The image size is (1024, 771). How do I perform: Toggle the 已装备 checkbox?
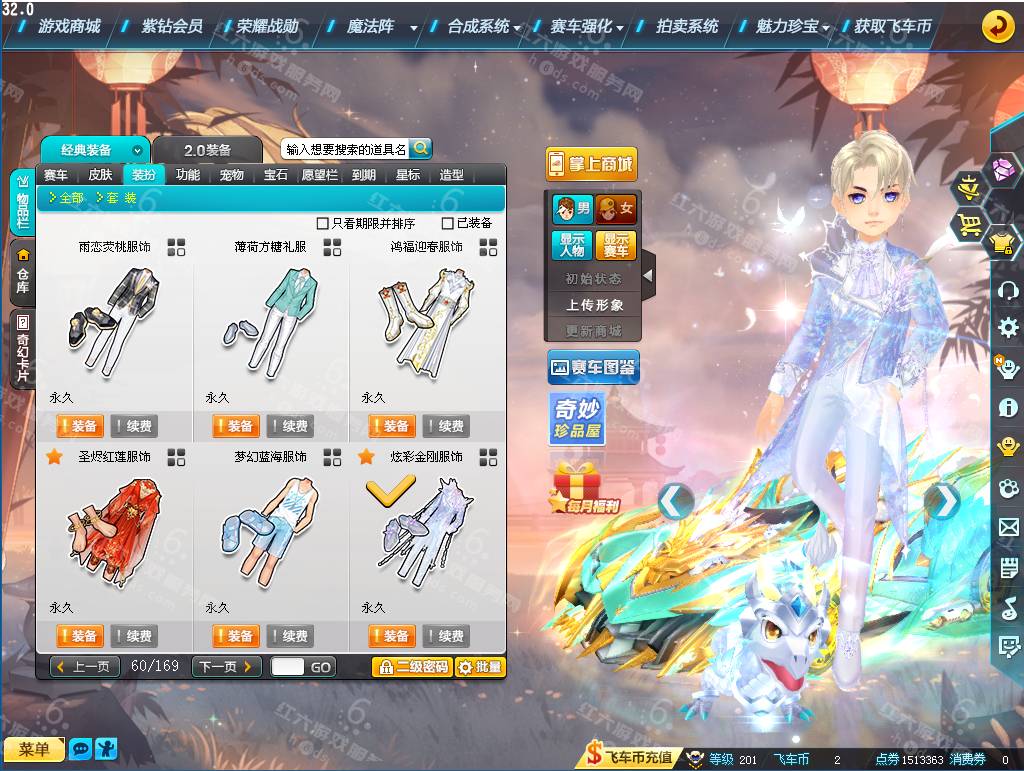tap(448, 223)
